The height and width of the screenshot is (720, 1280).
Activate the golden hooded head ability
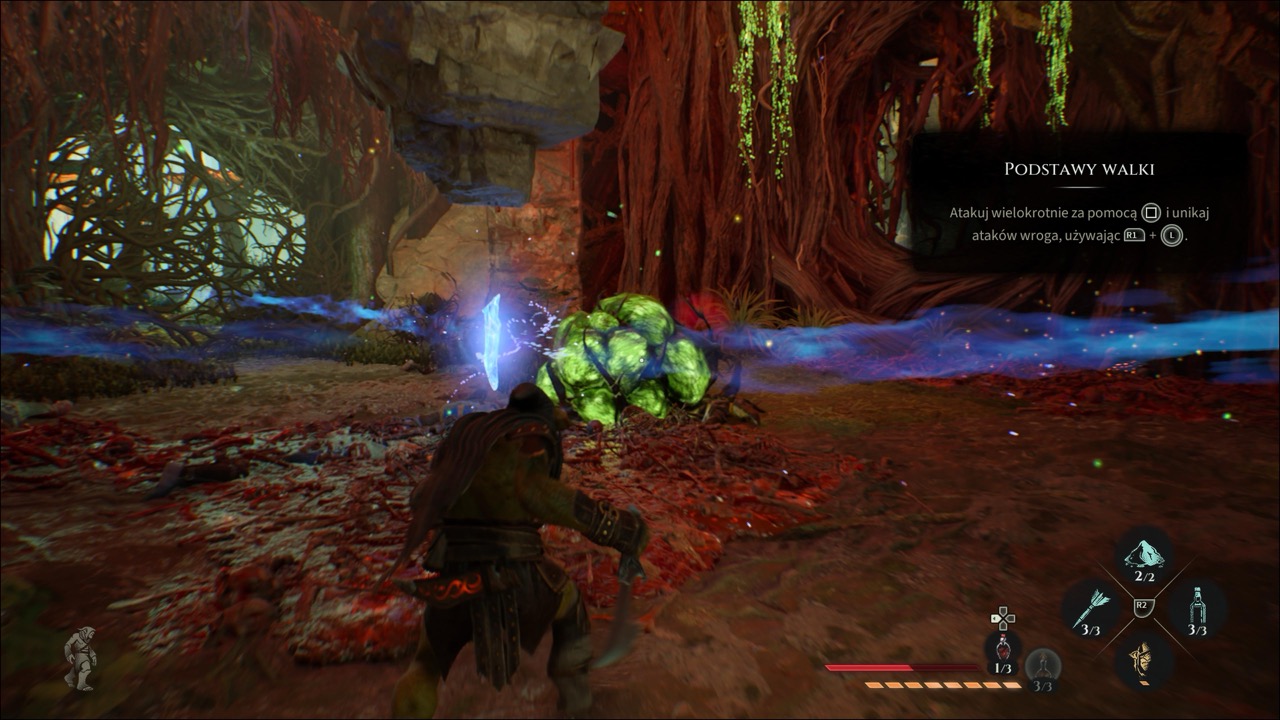(1144, 659)
